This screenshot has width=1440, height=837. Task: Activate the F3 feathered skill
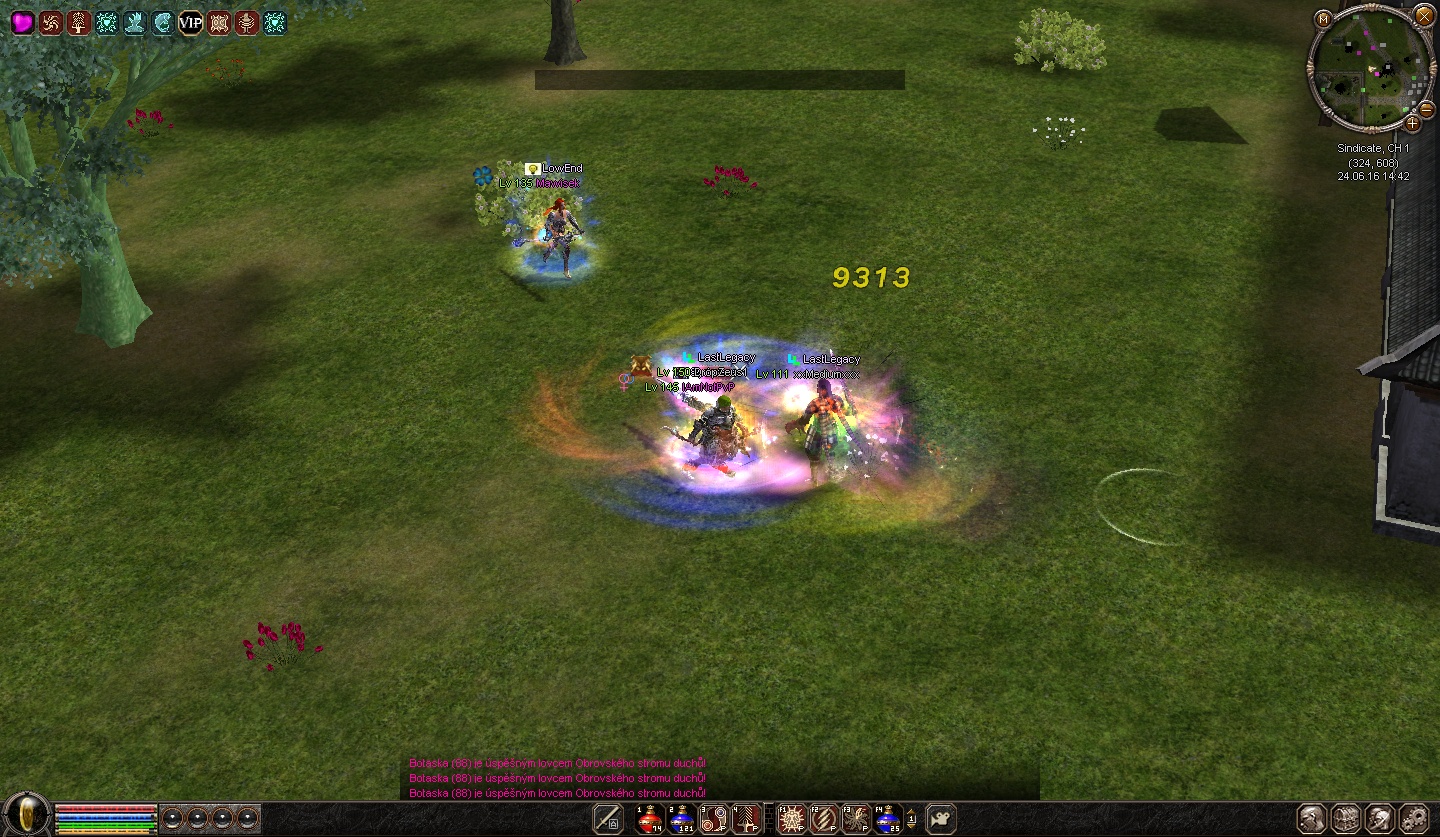pyautogui.click(x=856, y=819)
